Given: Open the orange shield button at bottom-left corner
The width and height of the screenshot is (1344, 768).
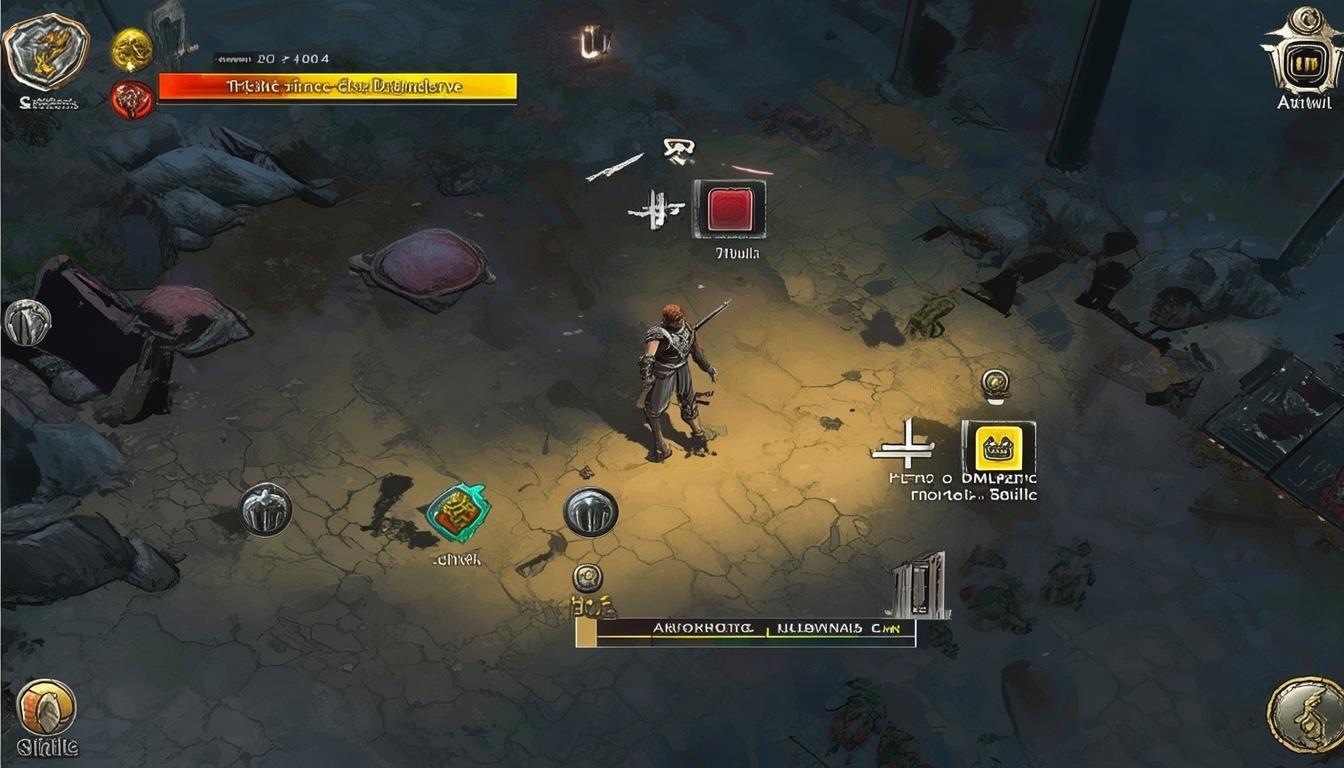Looking at the screenshot, I should point(46,708).
